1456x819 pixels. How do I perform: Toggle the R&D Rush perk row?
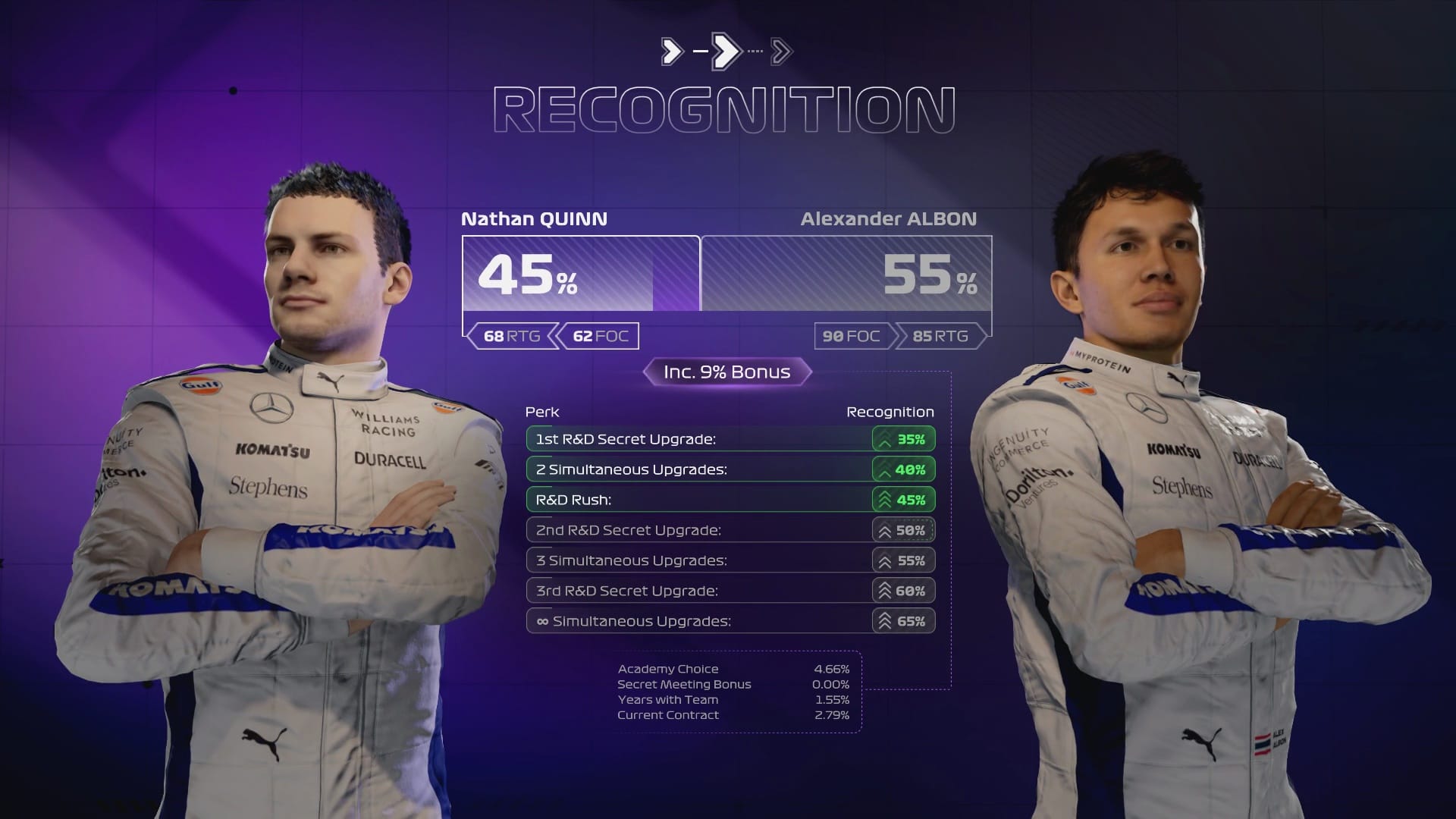[x=682, y=500]
